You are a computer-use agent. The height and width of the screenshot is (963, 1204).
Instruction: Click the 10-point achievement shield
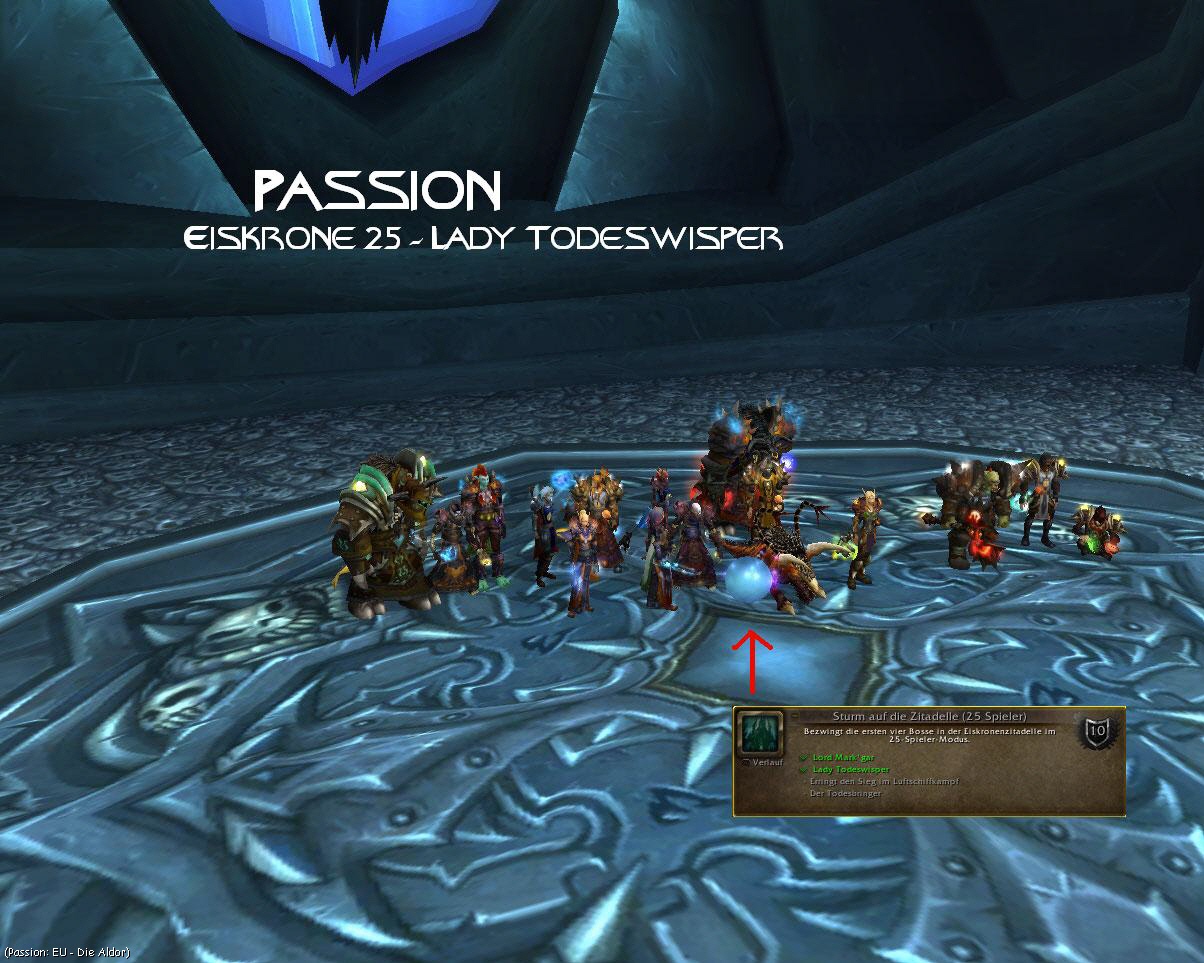(x=1096, y=732)
